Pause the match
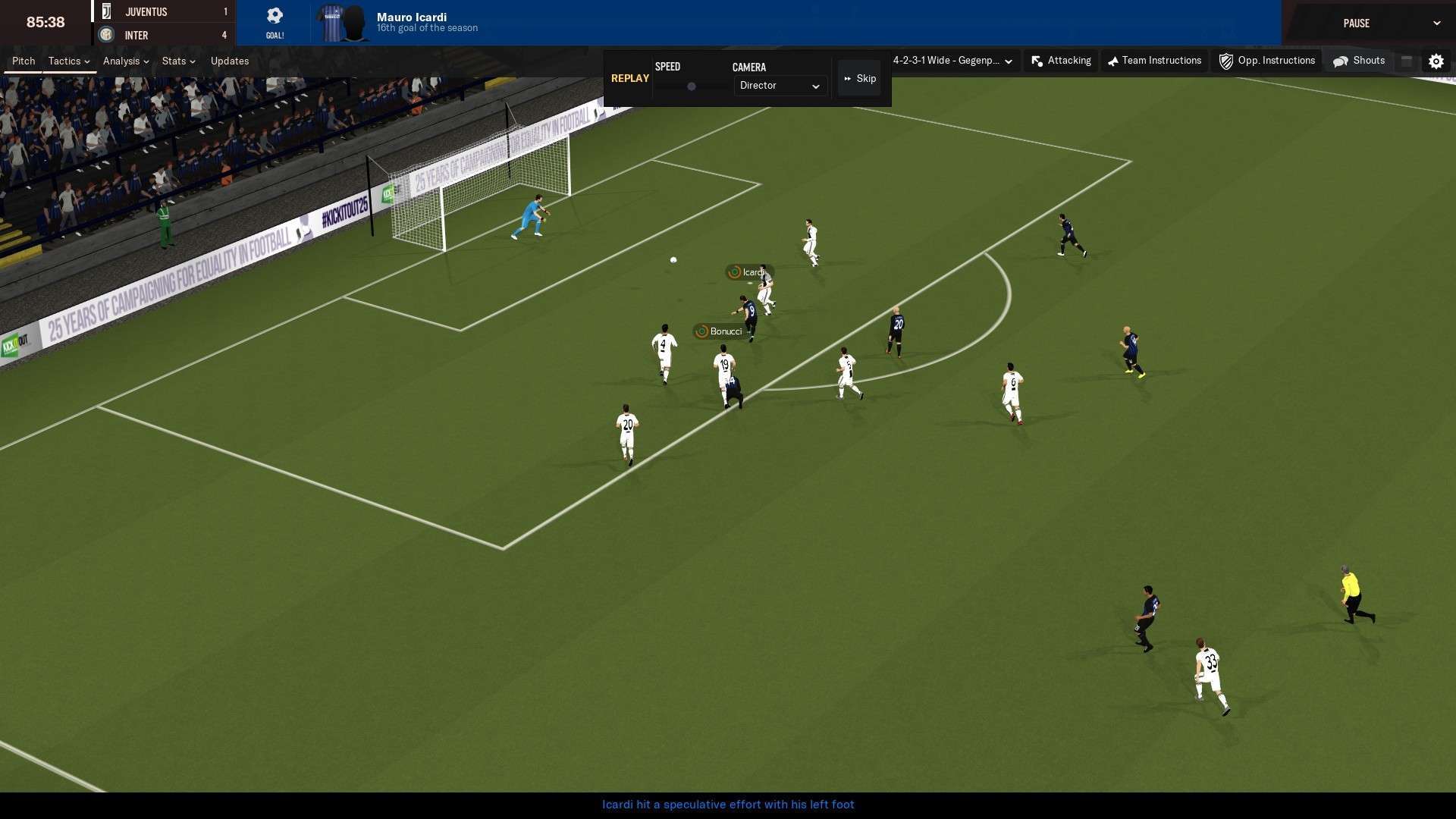The width and height of the screenshot is (1456, 819). [1356, 24]
